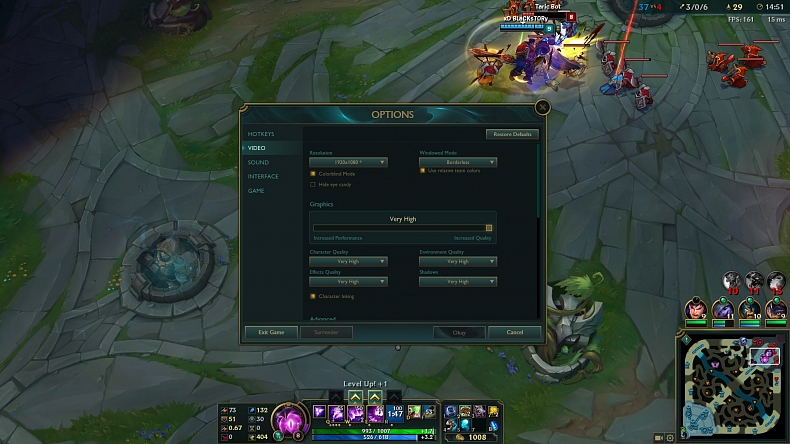
Task: Click the Graphics quality slider handle
Action: pos(489,228)
